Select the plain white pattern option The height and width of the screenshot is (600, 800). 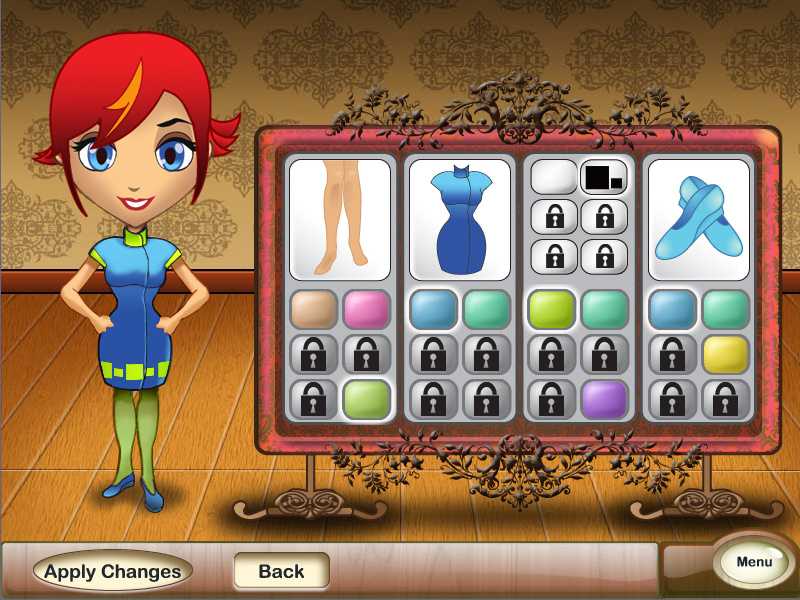click(x=553, y=178)
